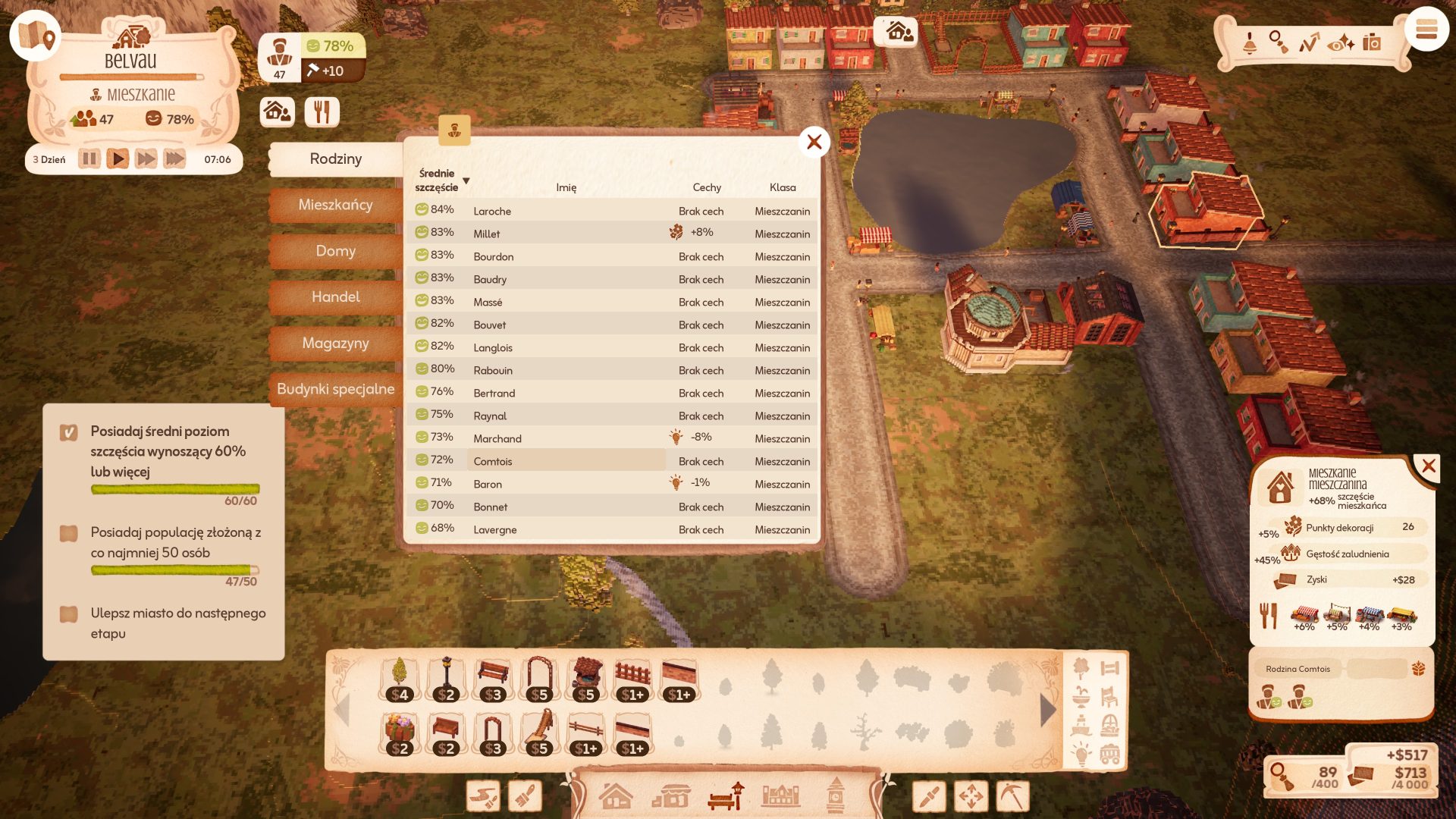
Task: Open the Domy tab
Action: coord(335,251)
